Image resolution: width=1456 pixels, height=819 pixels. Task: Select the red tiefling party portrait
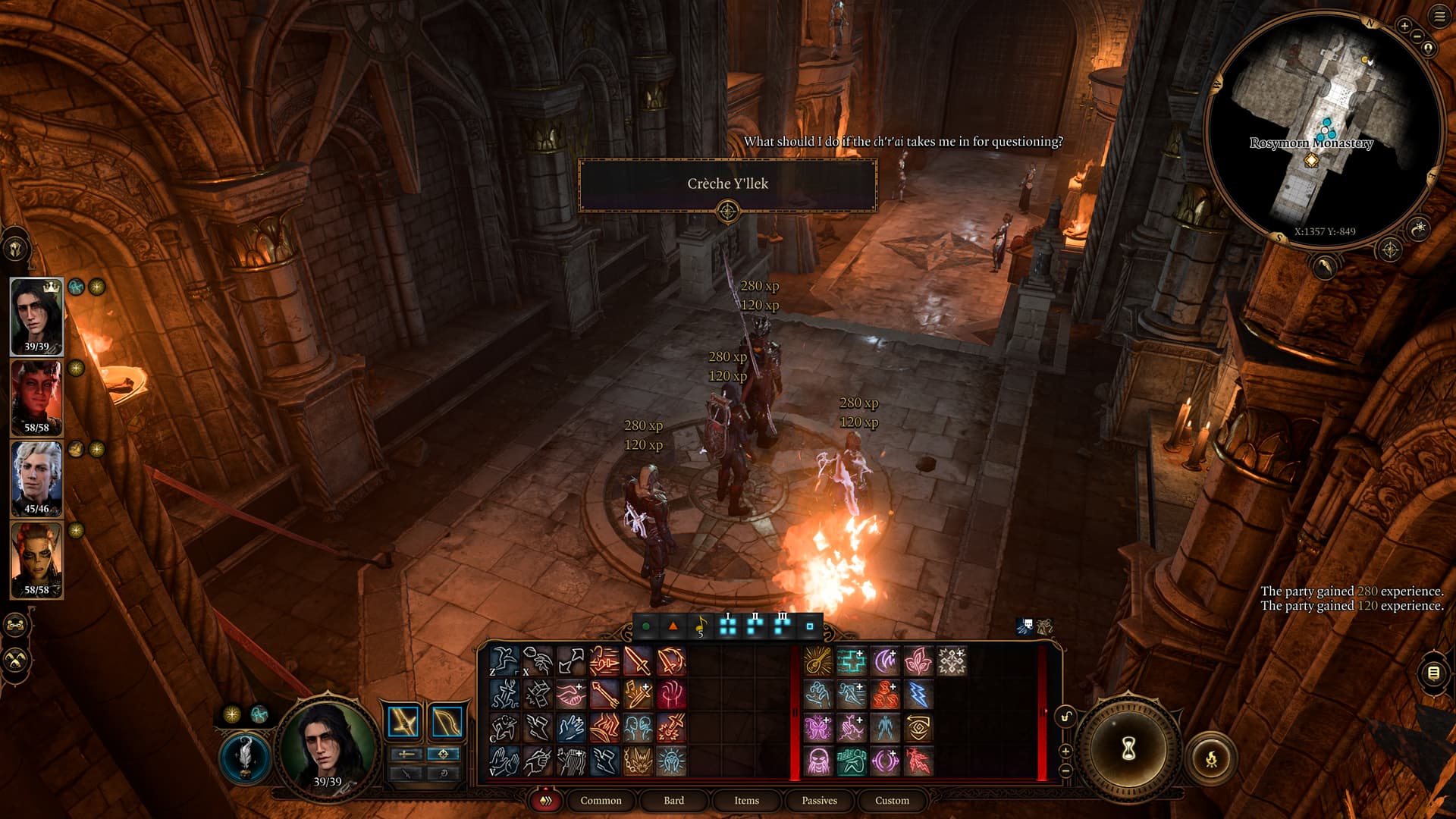click(36, 397)
